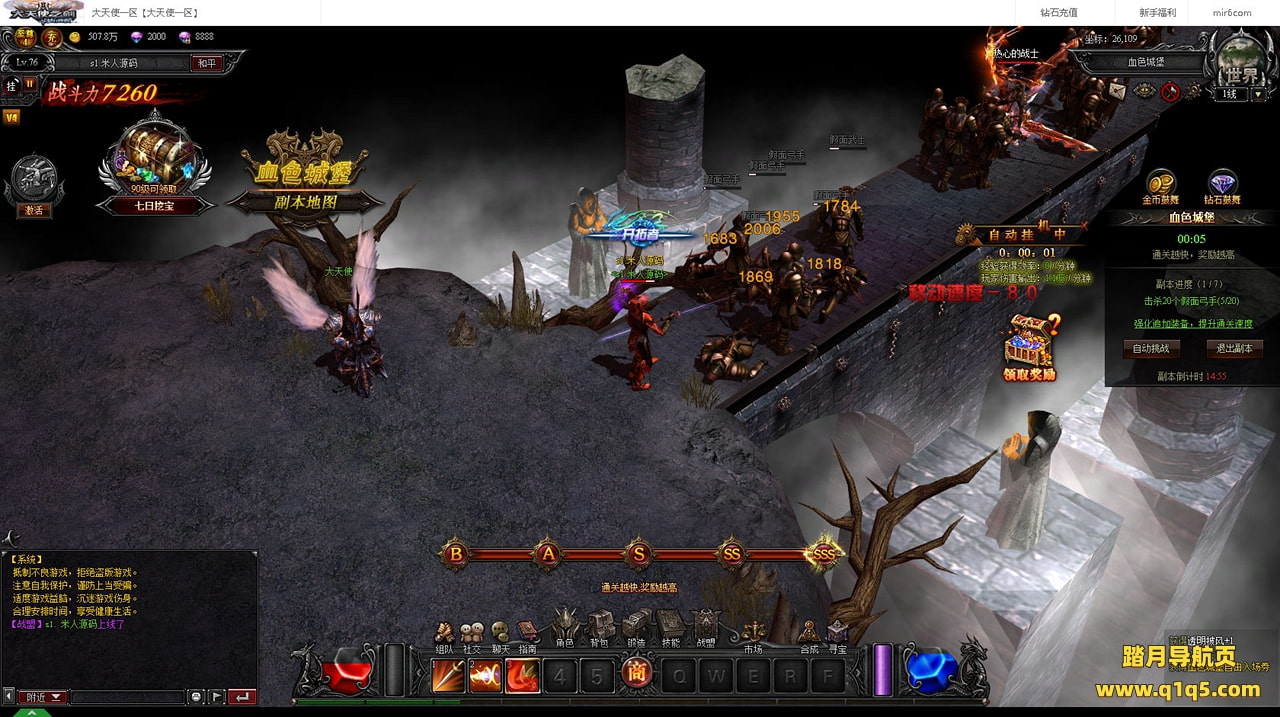Follow the 强化追加装备 green link
The image size is (1280, 717).
click(1191, 324)
